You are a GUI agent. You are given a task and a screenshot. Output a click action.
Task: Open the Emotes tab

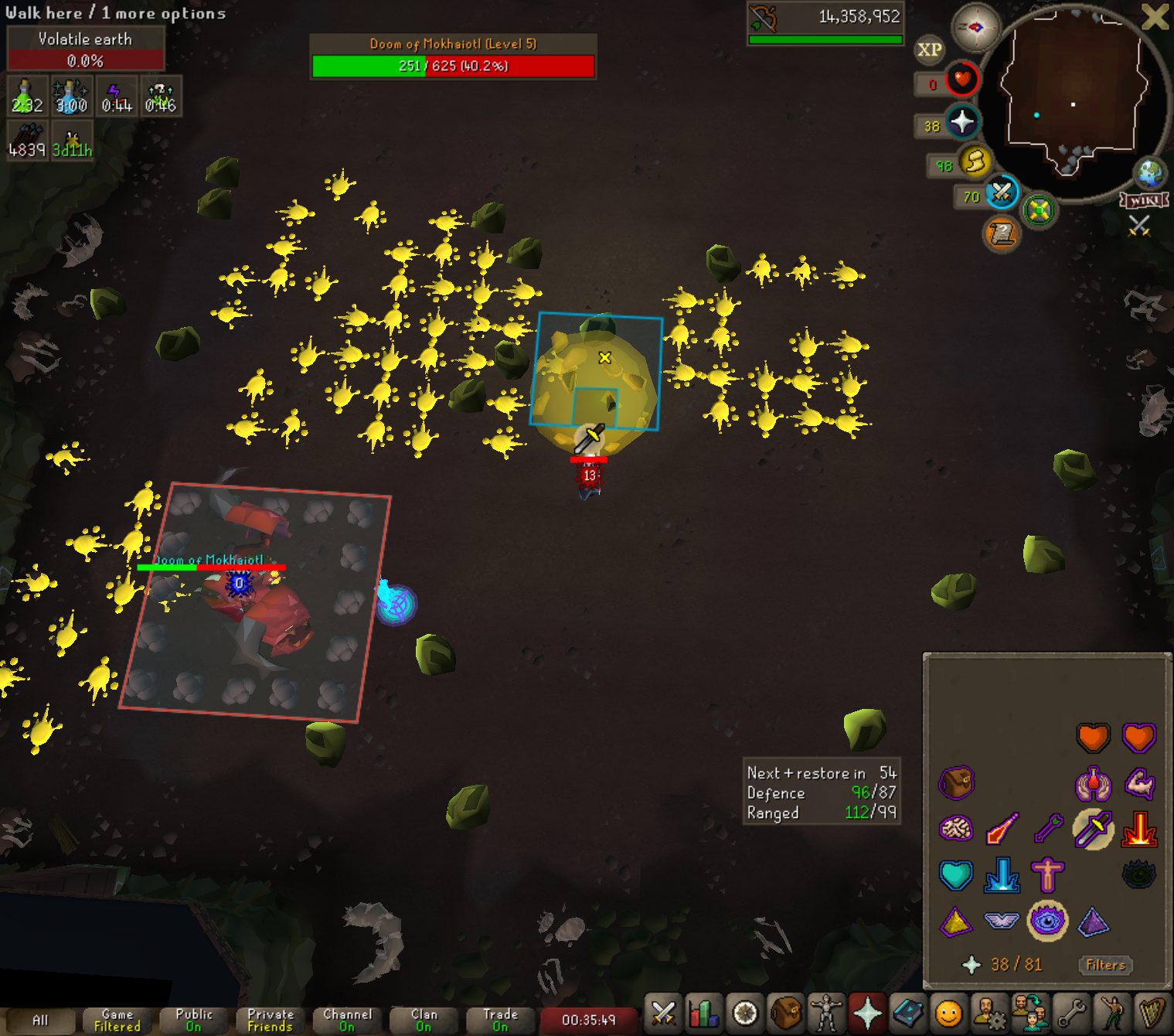click(1111, 1013)
